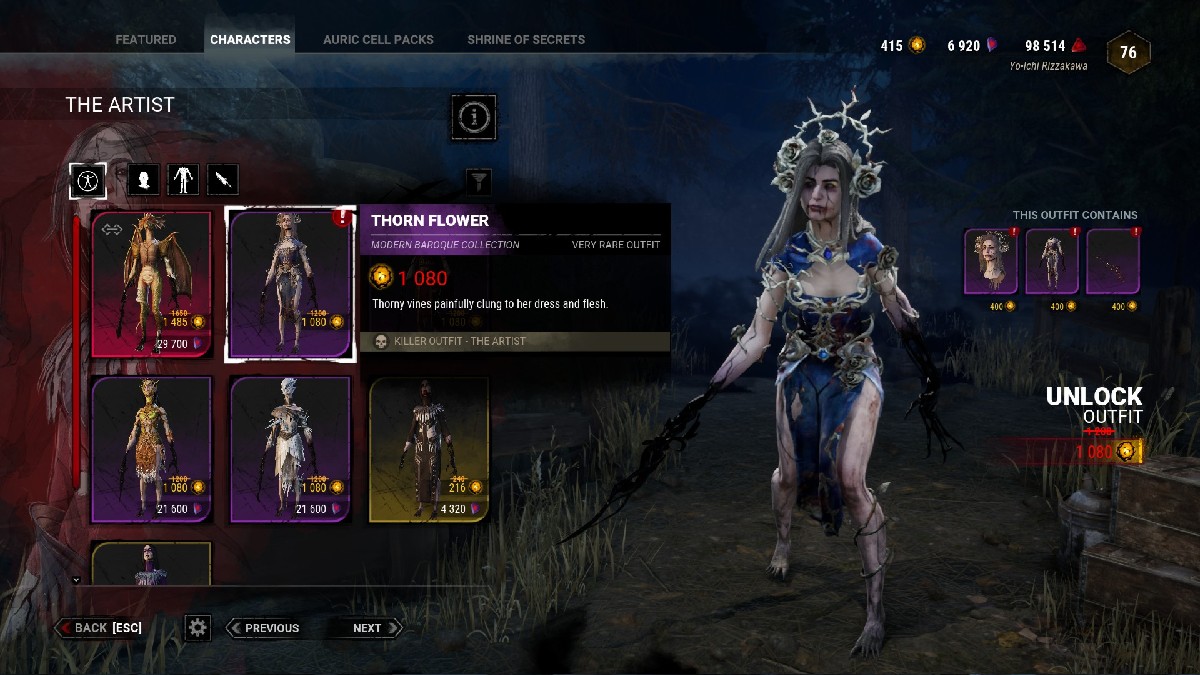Filter by weapon cosmetics icon
Screen dimensions: 1200x675
point(223,180)
